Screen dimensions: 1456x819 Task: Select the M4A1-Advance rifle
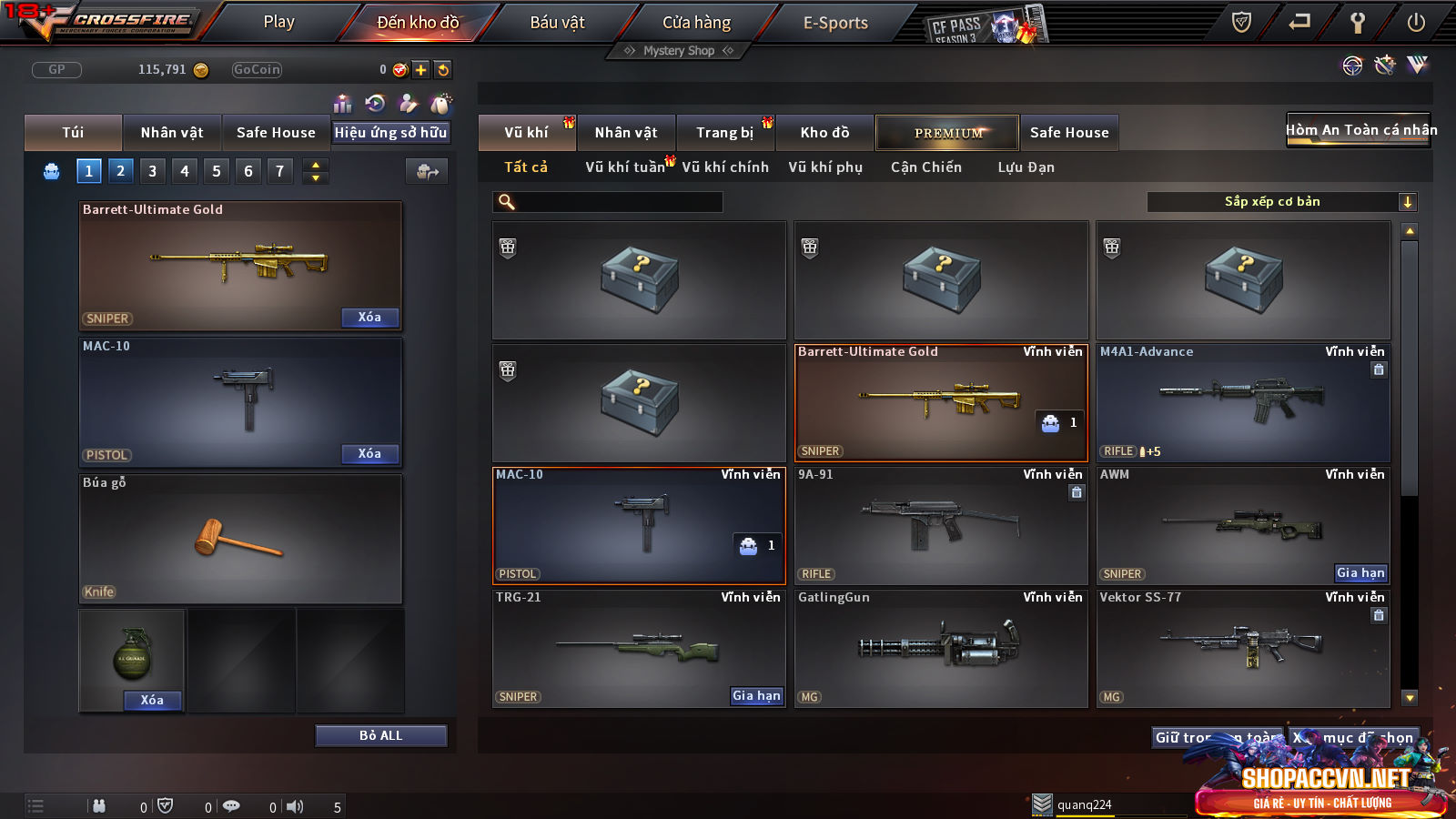[x=1243, y=402]
